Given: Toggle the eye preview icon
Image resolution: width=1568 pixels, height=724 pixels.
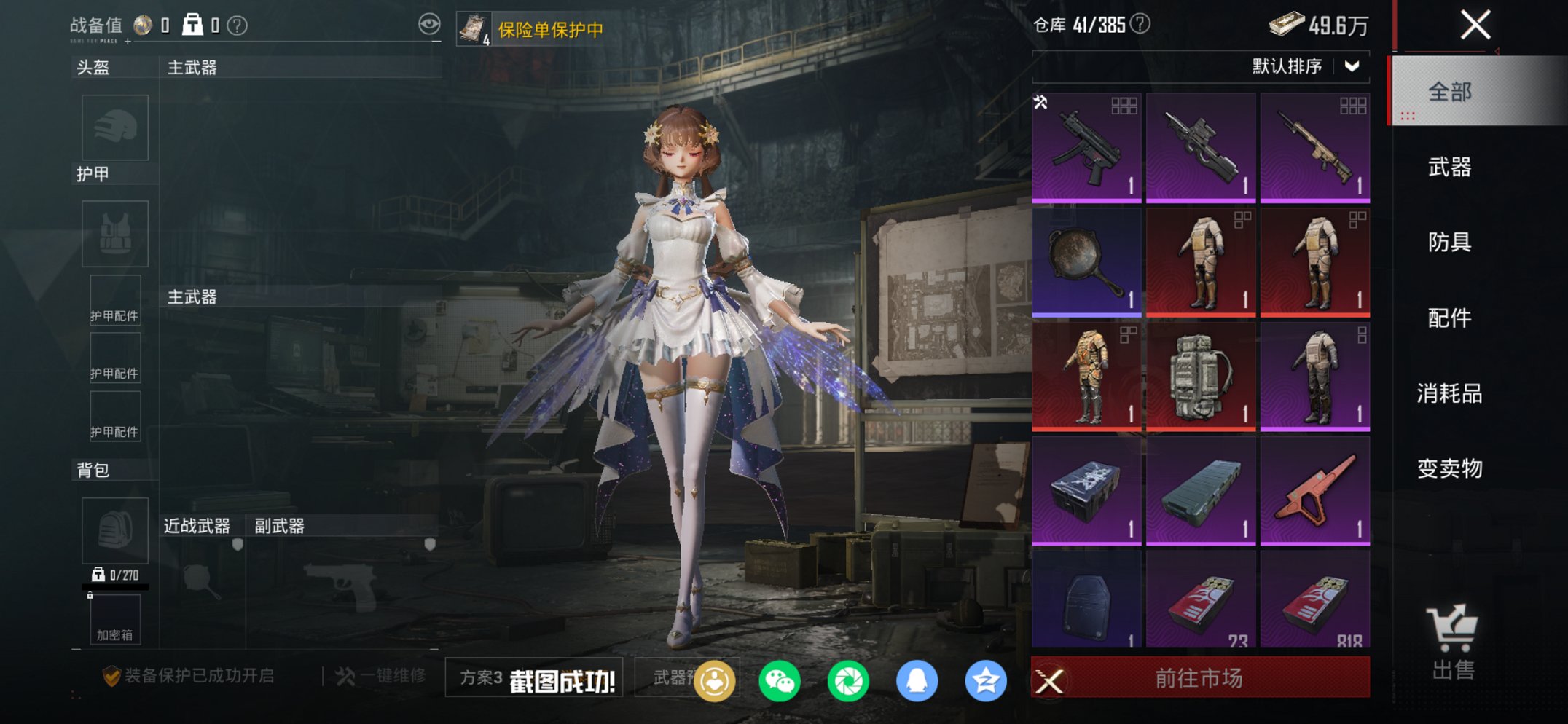Looking at the screenshot, I should tap(430, 22).
